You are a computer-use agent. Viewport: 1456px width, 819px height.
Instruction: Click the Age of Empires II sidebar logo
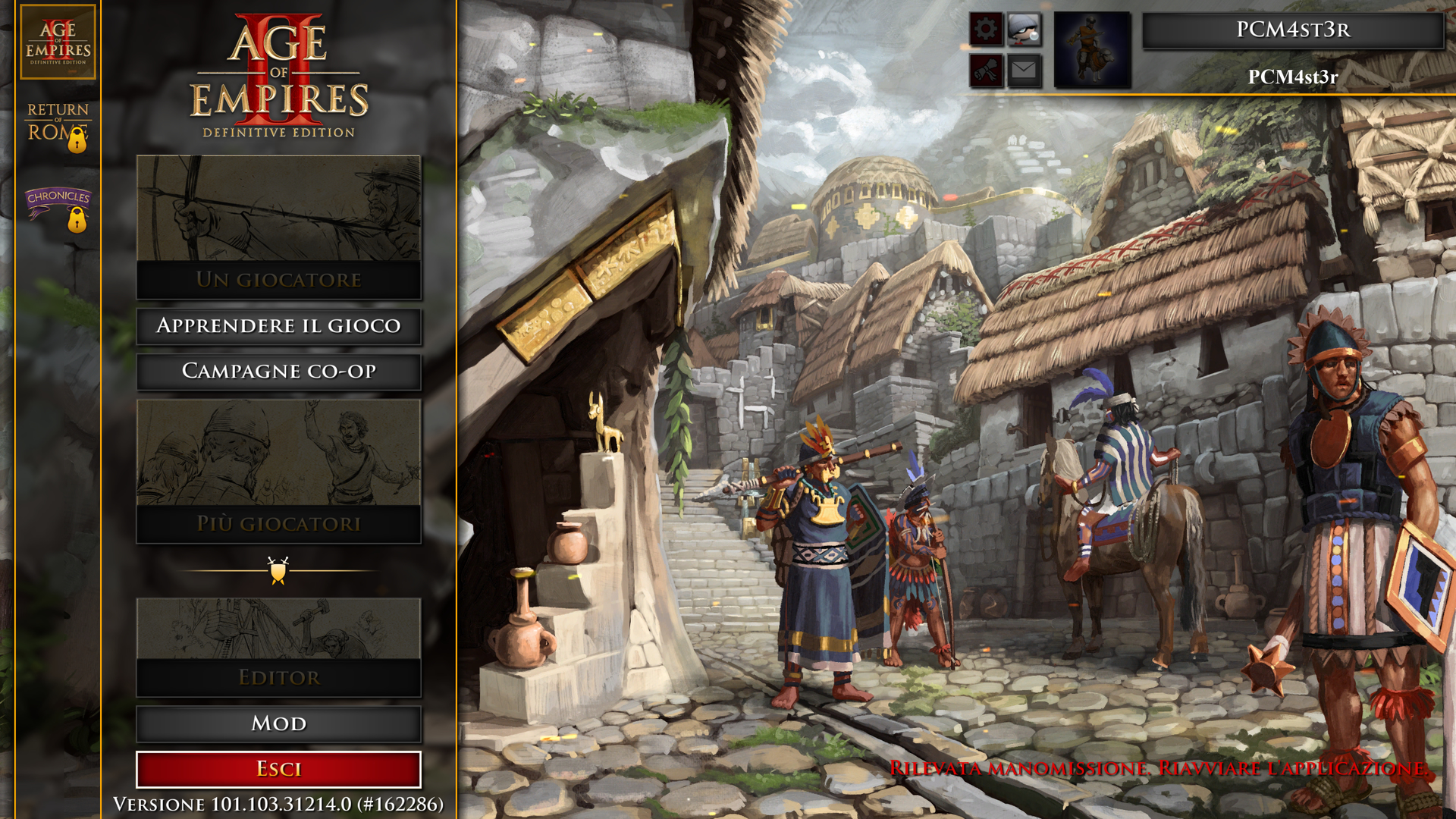pyautogui.click(x=58, y=42)
